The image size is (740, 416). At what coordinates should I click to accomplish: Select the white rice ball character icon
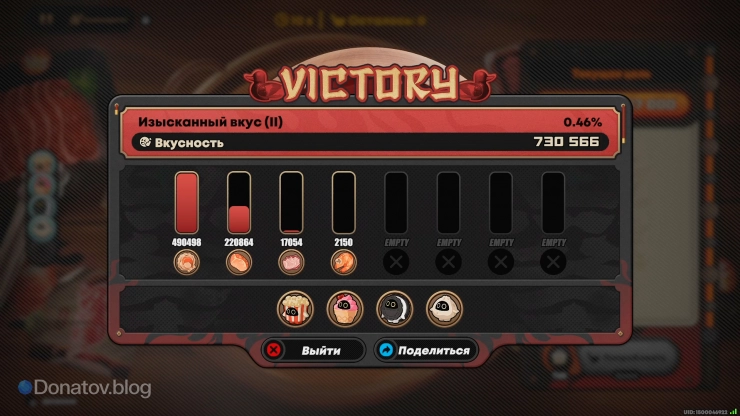(444, 308)
